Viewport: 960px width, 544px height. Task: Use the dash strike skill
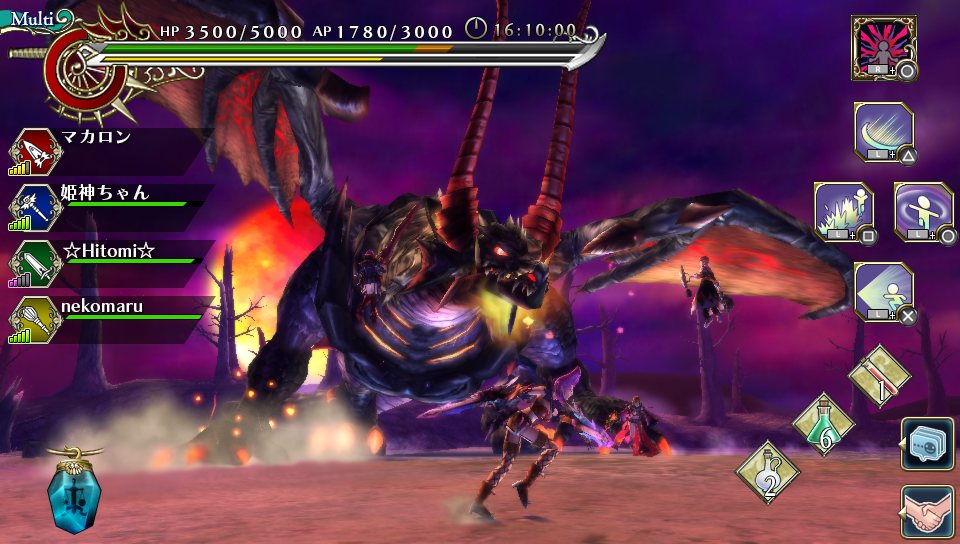[x=883, y=291]
